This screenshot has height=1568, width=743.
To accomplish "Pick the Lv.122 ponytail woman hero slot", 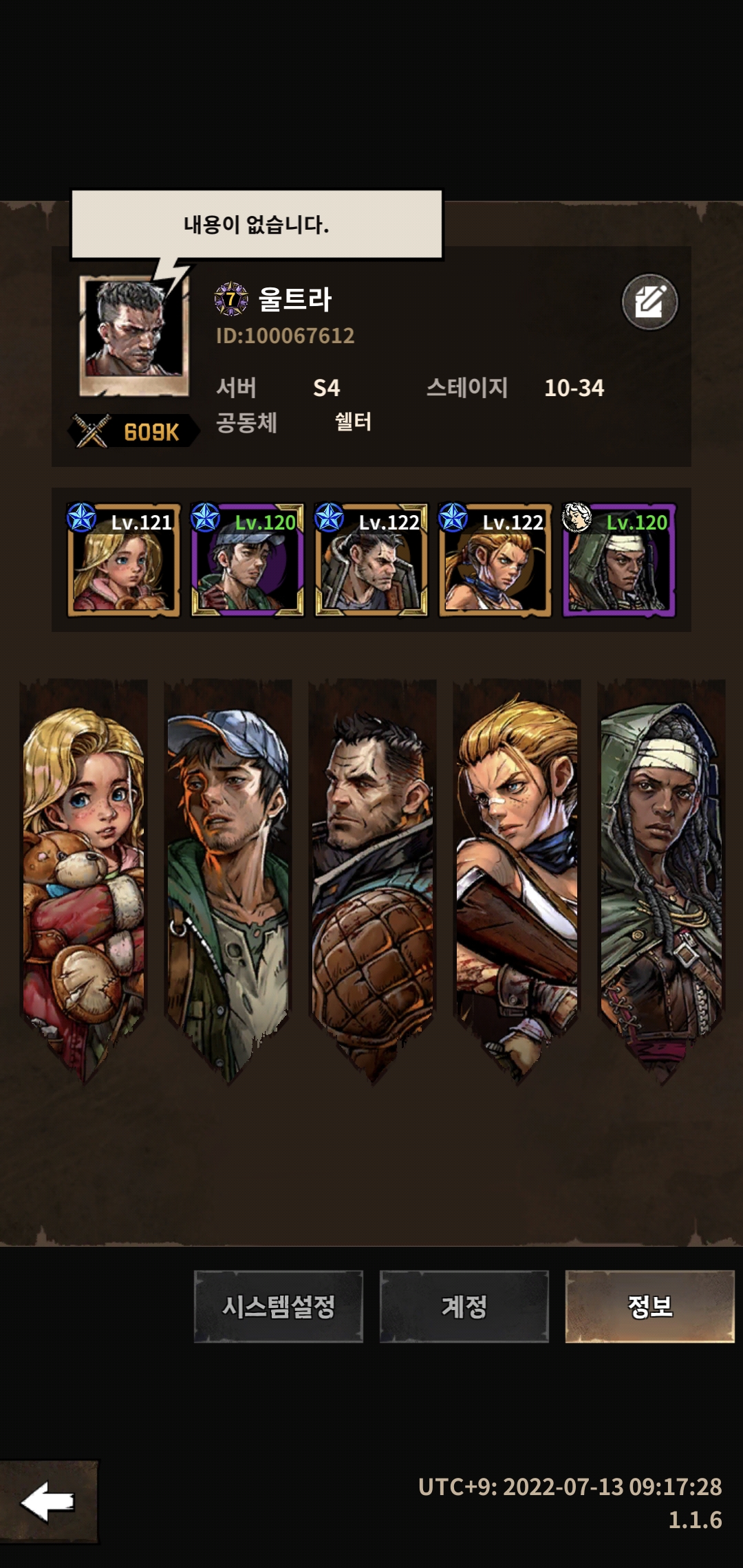I will pos(495,560).
